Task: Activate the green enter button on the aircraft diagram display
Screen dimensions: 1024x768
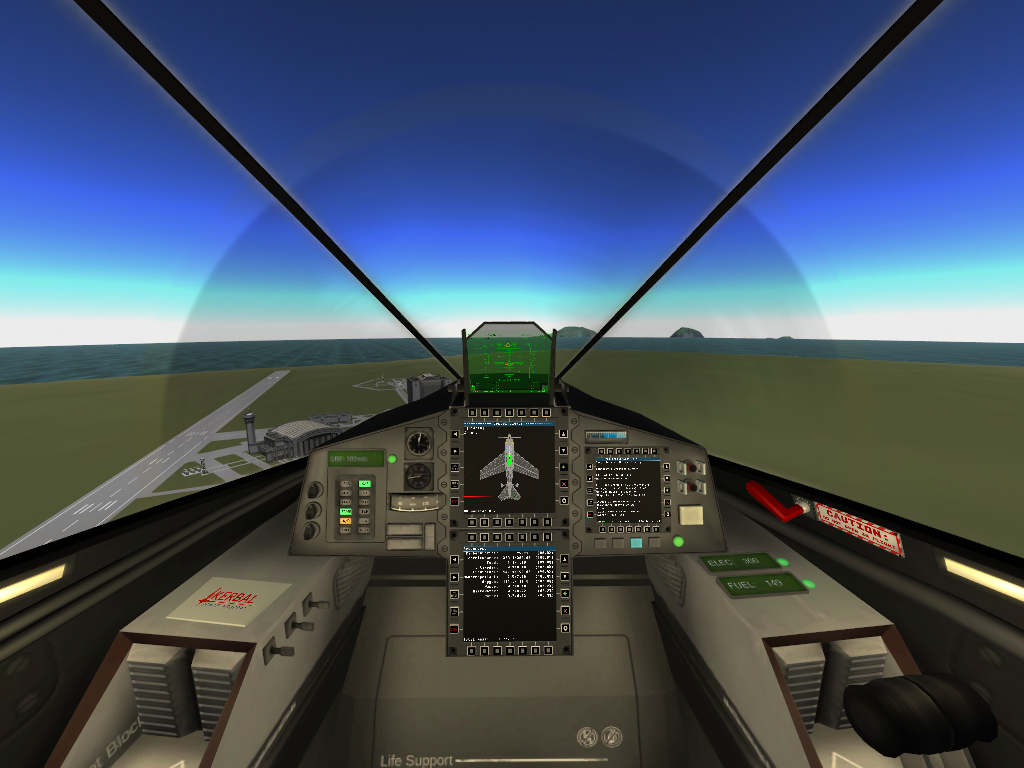Action: point(565,466)
